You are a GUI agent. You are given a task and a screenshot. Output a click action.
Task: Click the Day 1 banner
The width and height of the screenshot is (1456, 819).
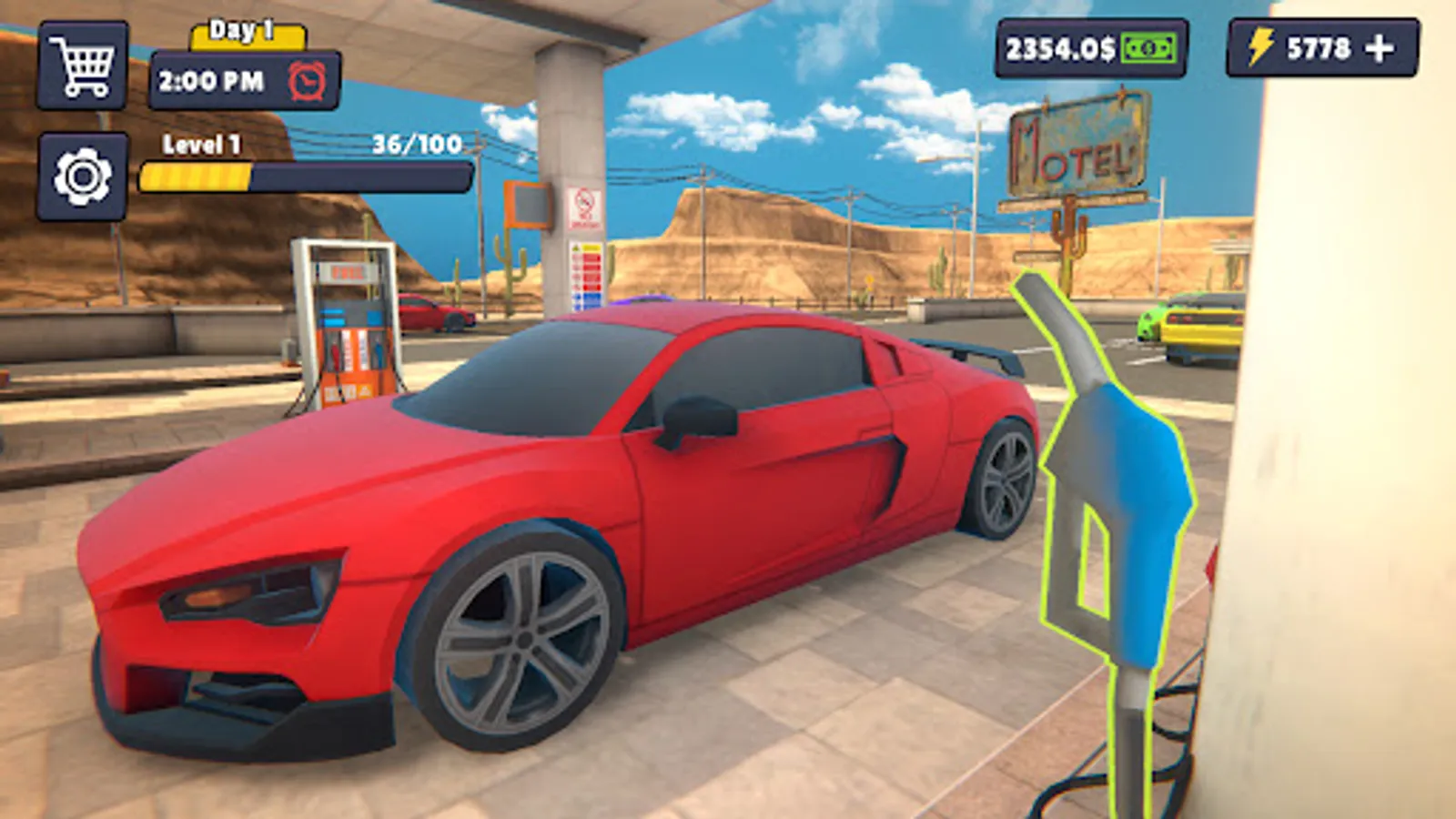coord(243,32)
